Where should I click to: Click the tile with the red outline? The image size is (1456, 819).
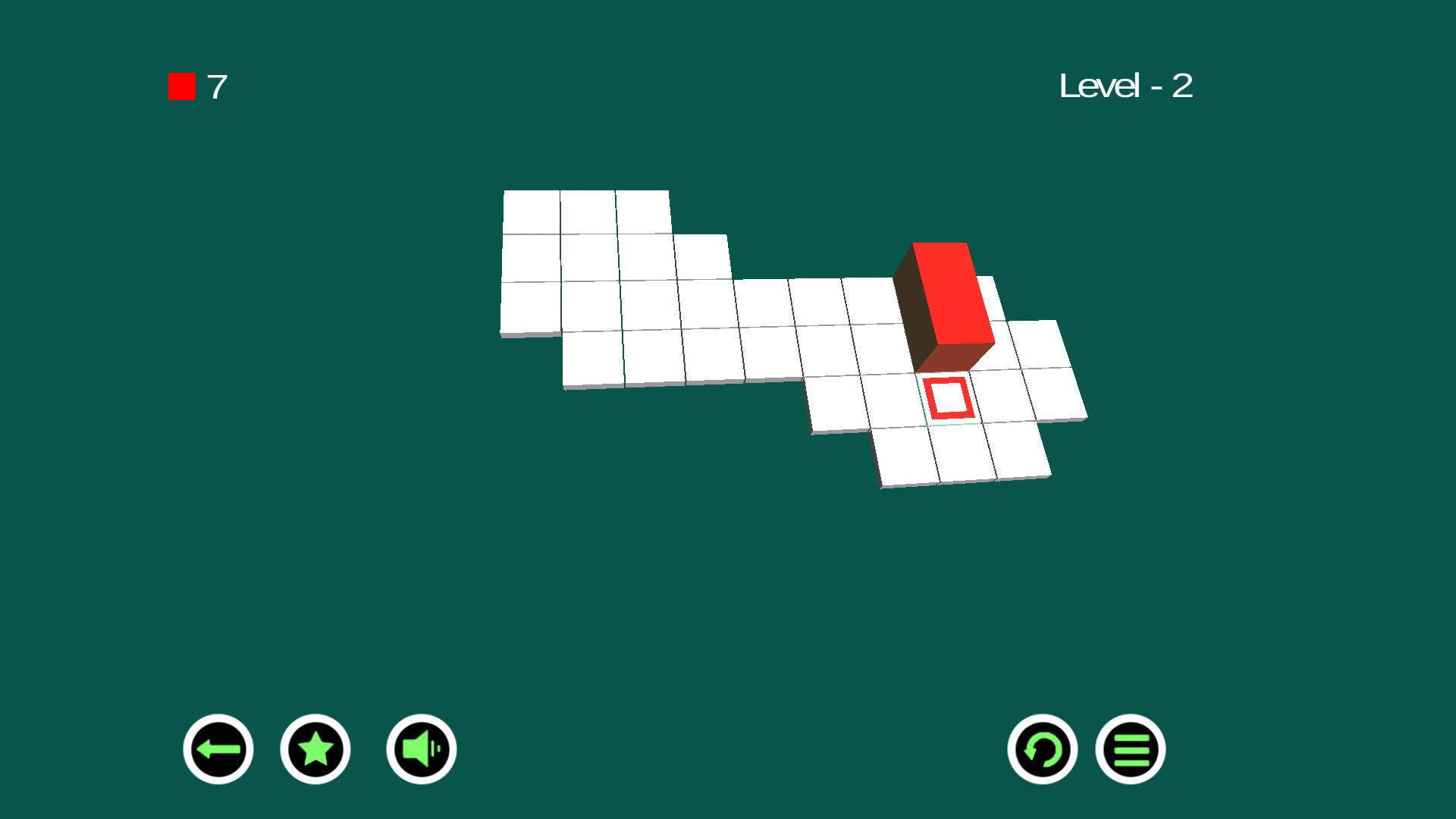948,397
